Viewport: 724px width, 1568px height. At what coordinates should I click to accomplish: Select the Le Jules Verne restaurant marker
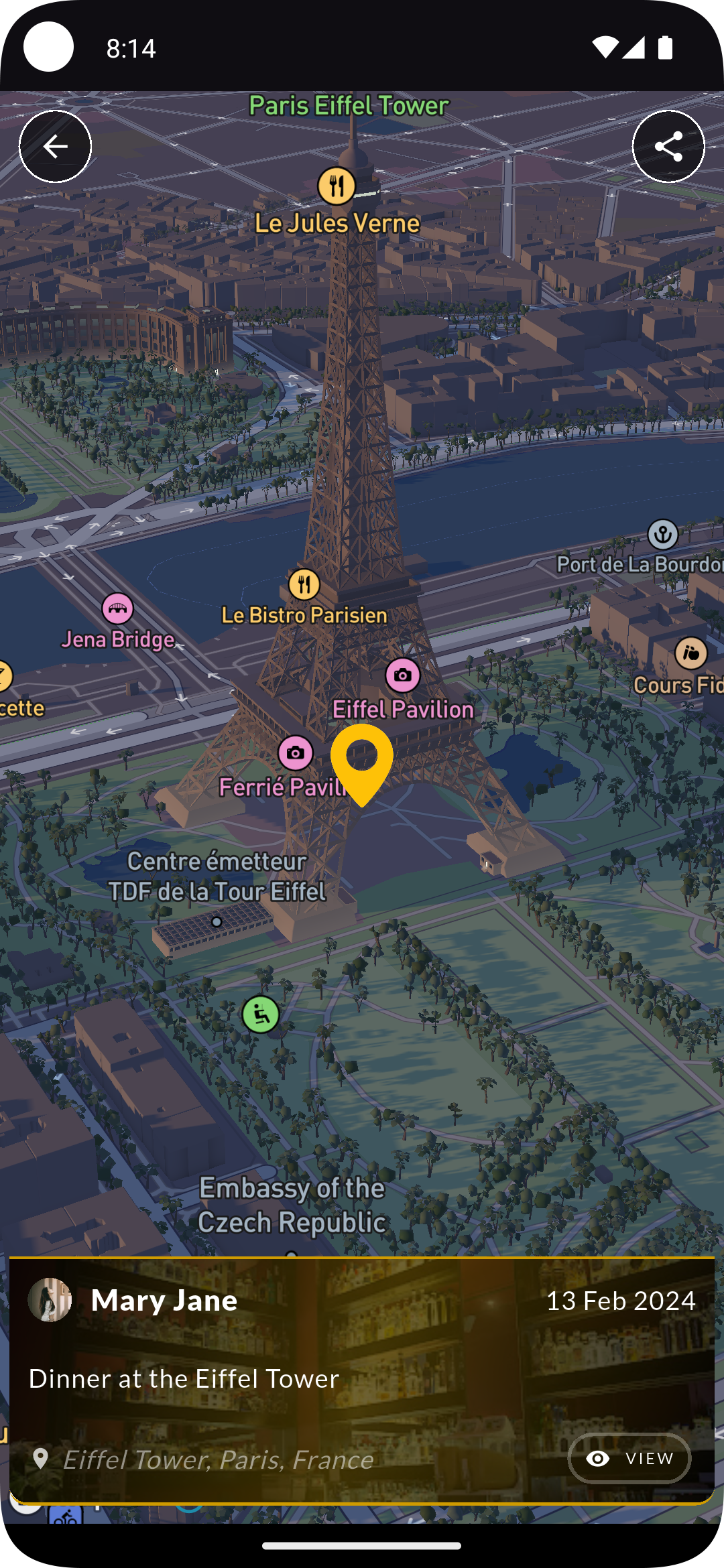337,186
